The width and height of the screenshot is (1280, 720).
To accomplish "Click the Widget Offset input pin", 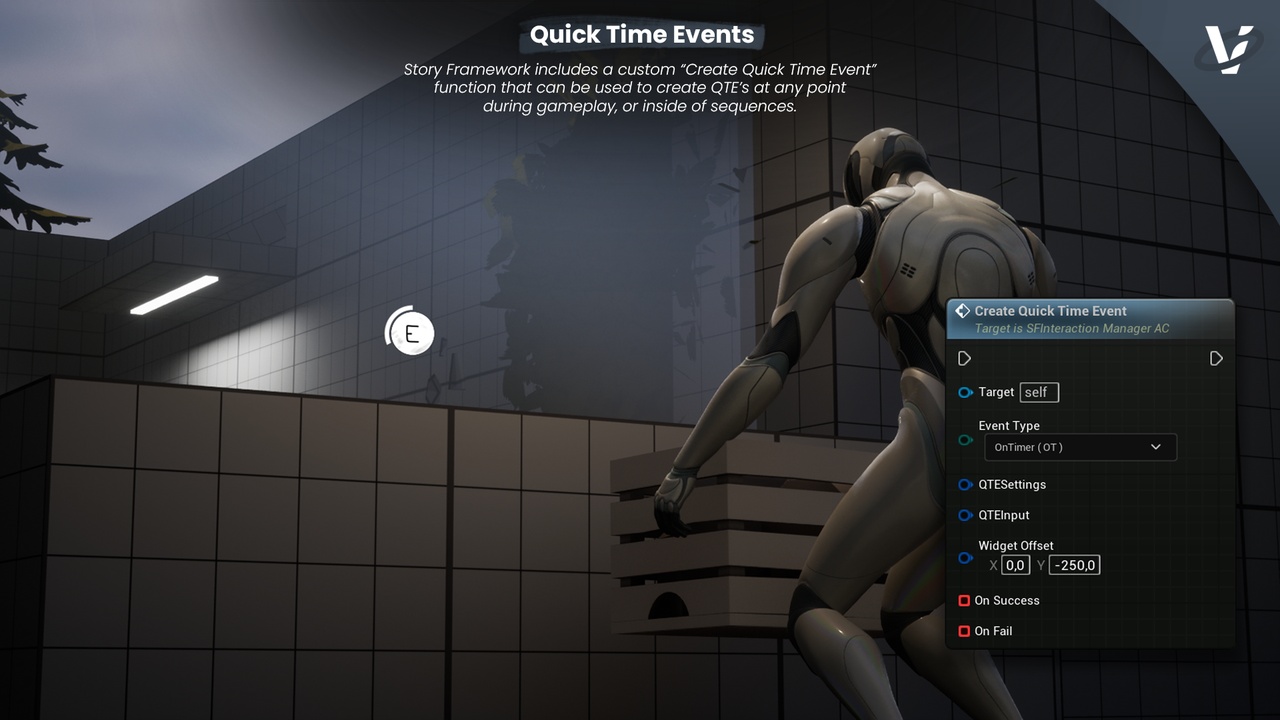I will pyautogui.click(x=965, y=558).
